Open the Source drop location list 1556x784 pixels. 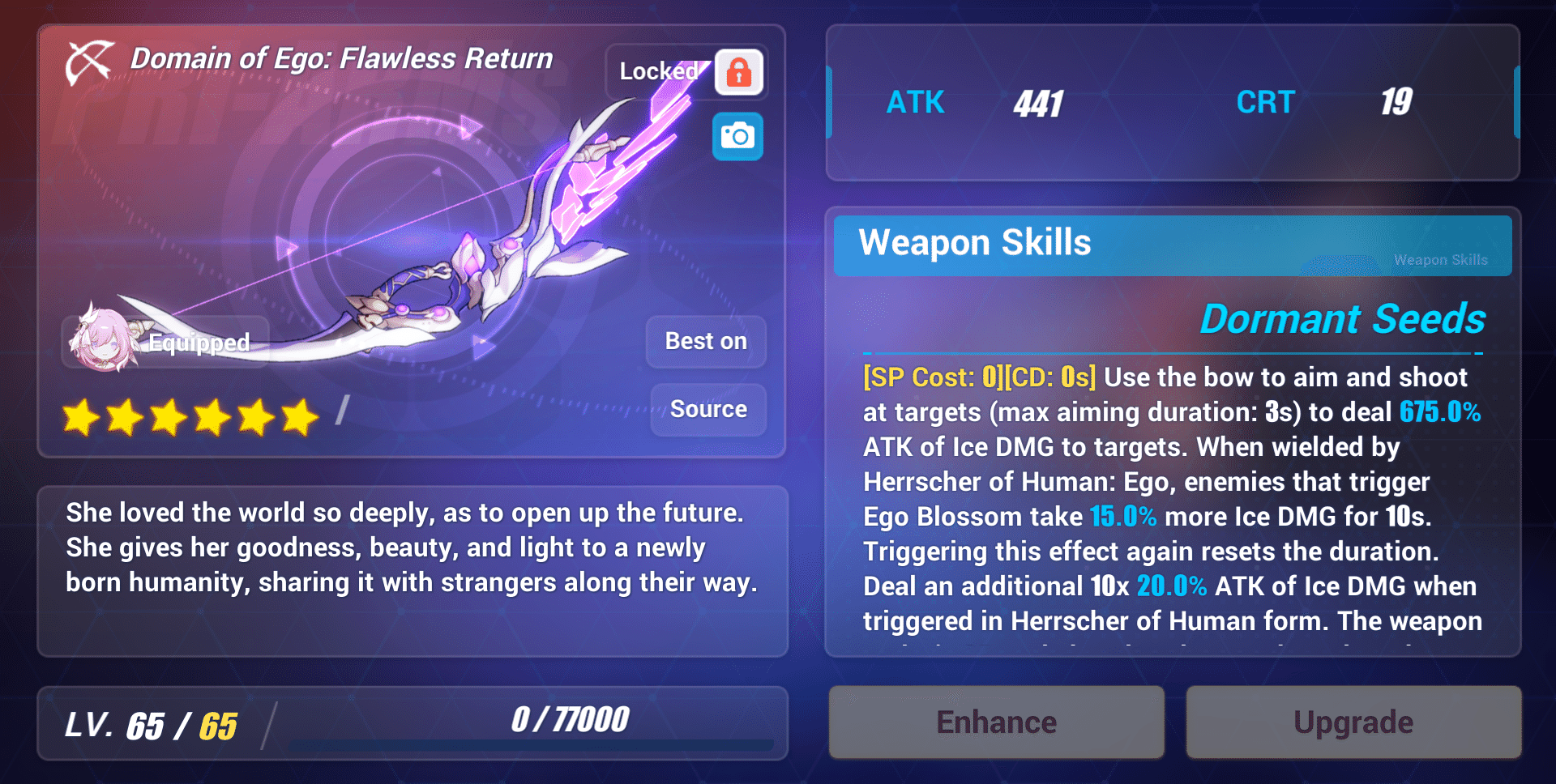click(707, 409)
